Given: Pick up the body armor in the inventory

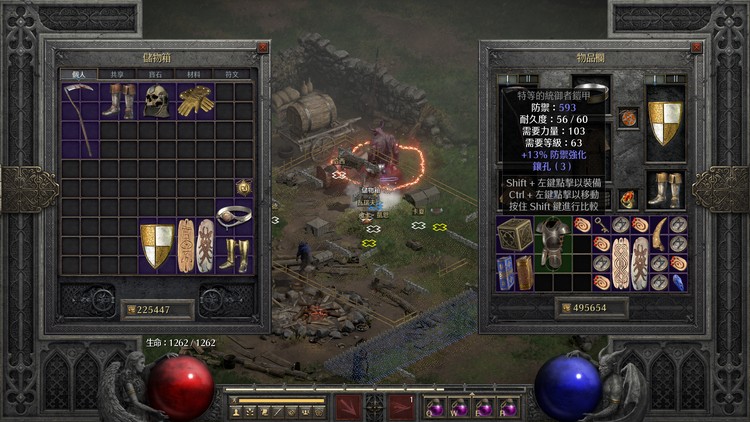Looking at the screenshot, I should coord(553,244).
